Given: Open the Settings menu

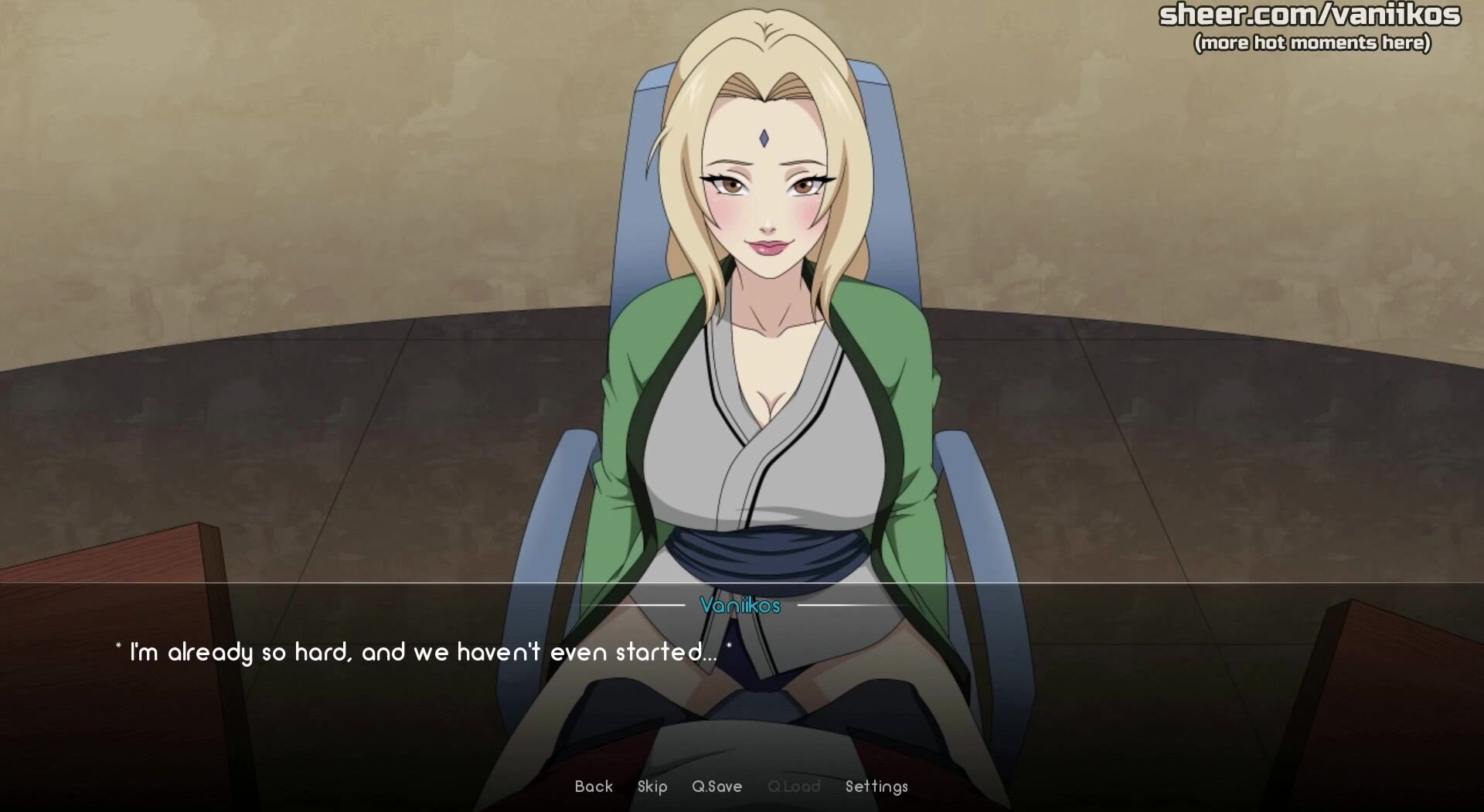Looking at the screenshot, I should pyautogui.click(x=876, y=787).
